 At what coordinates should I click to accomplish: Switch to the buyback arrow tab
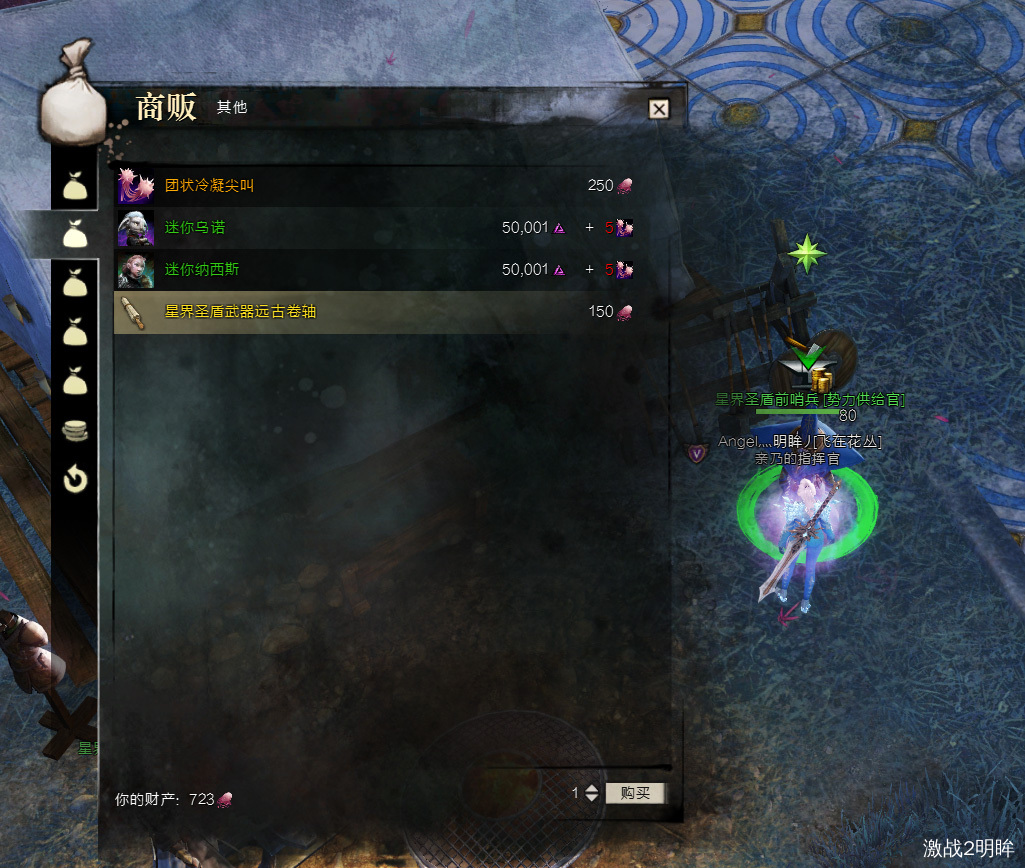[75, 480]
